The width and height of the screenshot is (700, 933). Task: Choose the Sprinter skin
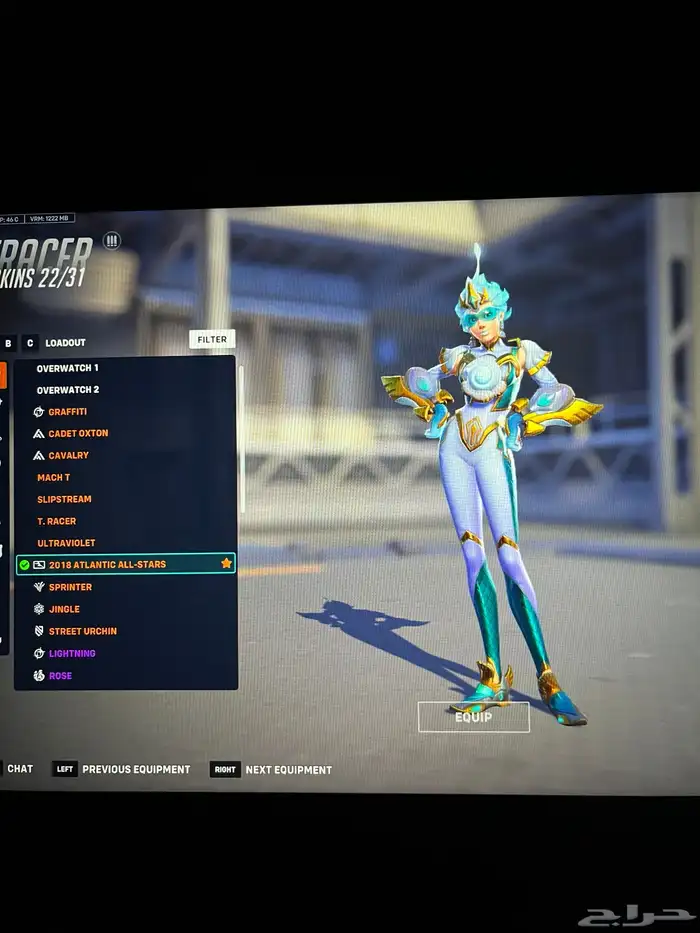[70, 587]
